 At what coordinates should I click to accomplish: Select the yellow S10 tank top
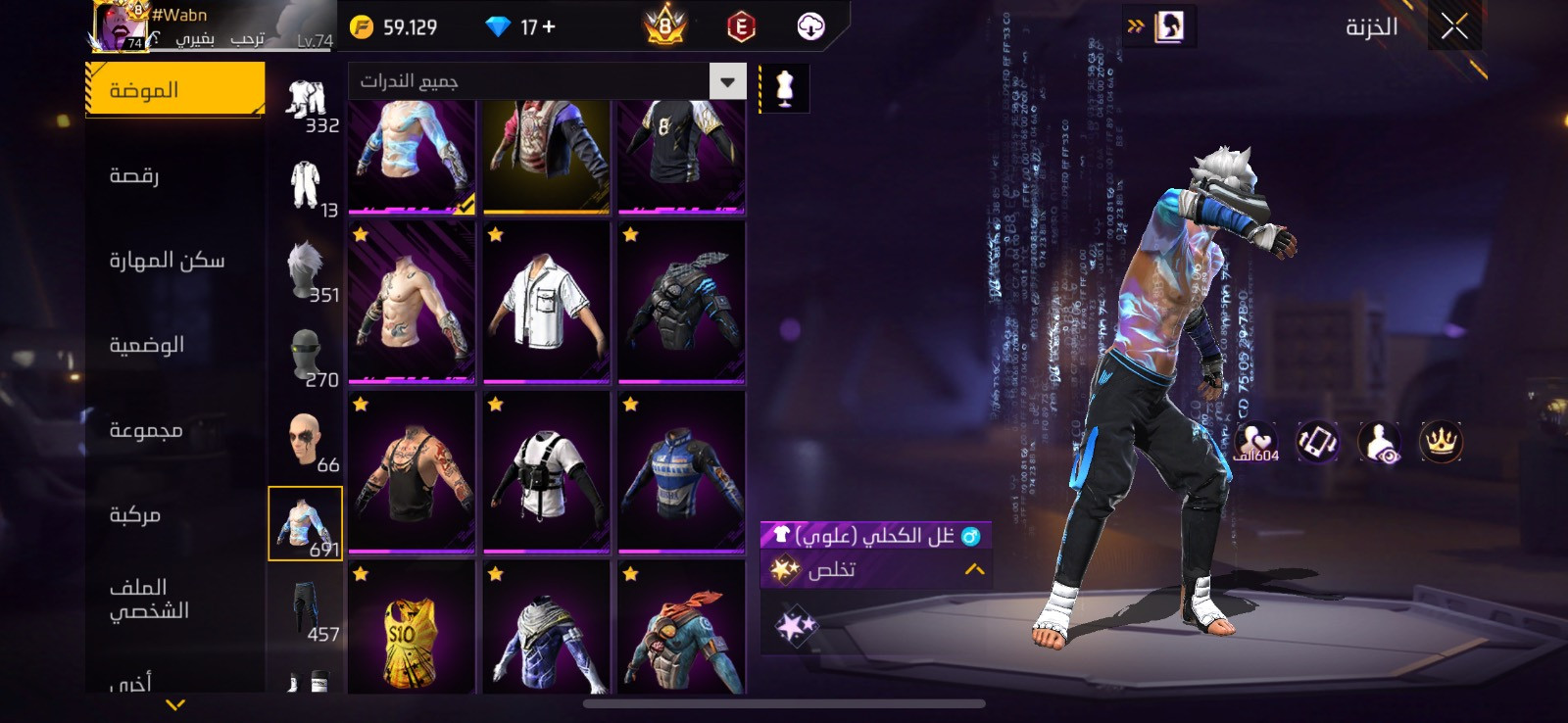pos(412,629)
